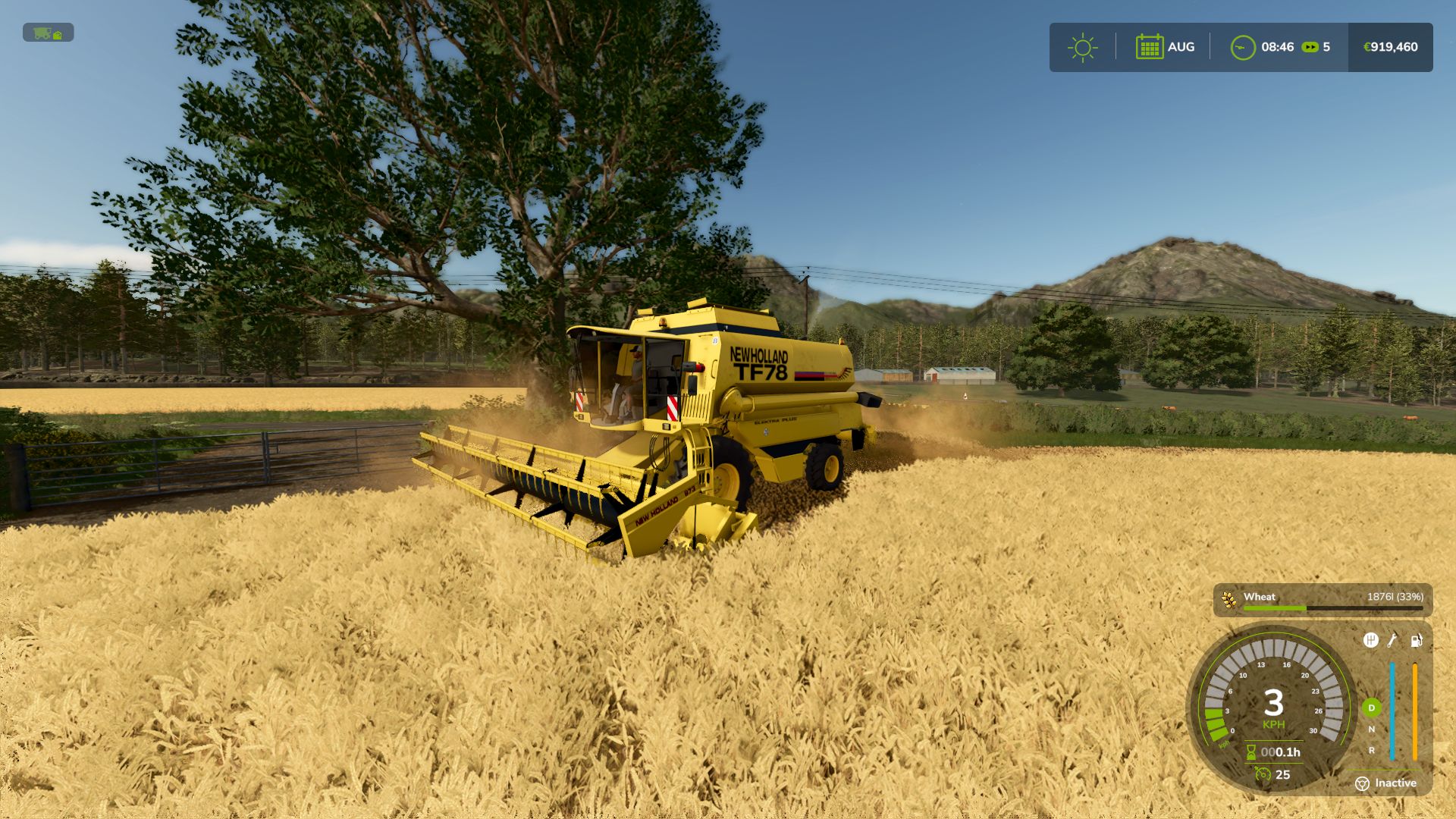This screenshot has width=1456, height=819.
Task: Open the wheat crop icon in the fill panel
Action: coord(1230,601)
